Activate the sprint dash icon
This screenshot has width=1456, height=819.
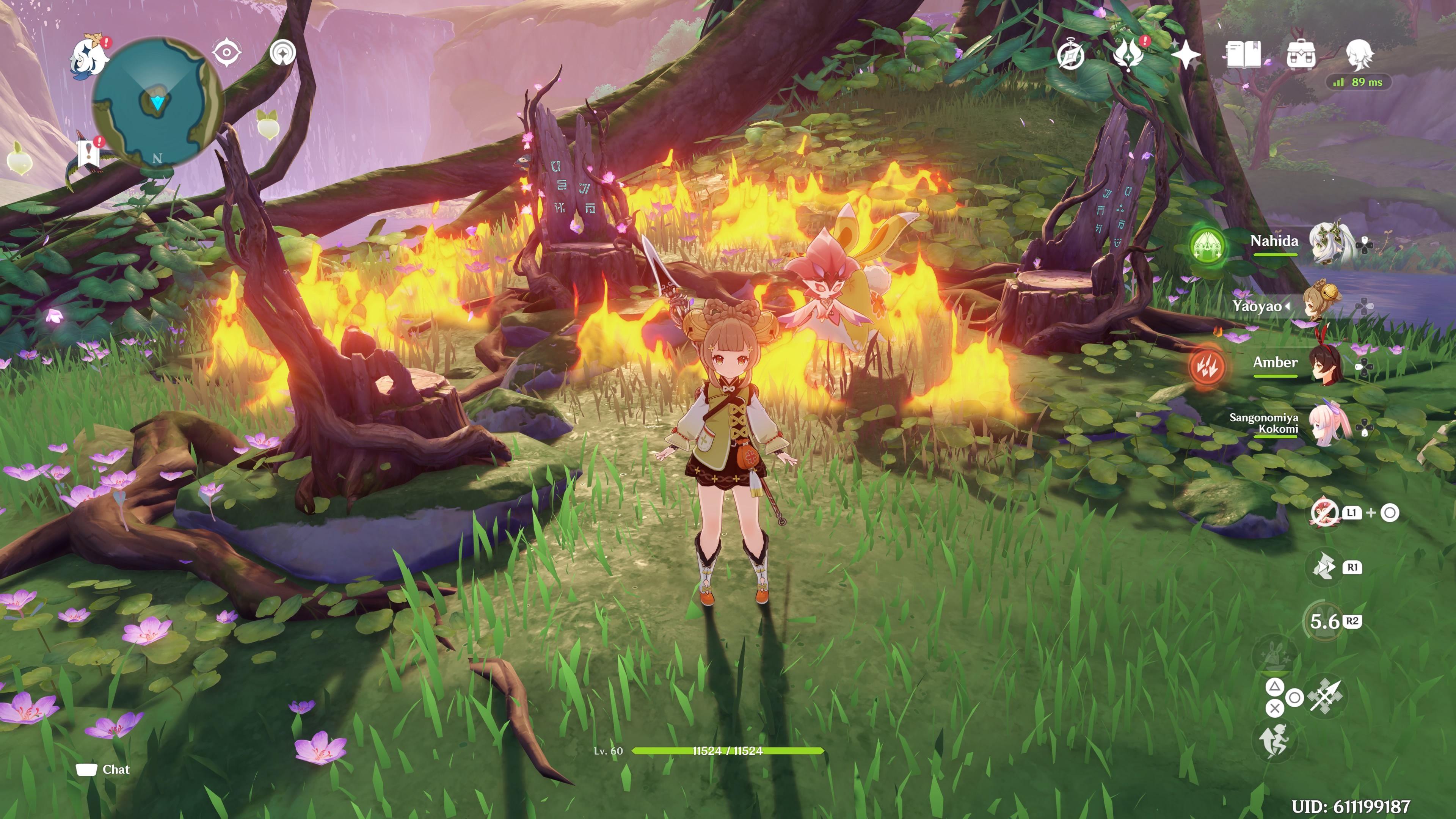coord(1323,567)
